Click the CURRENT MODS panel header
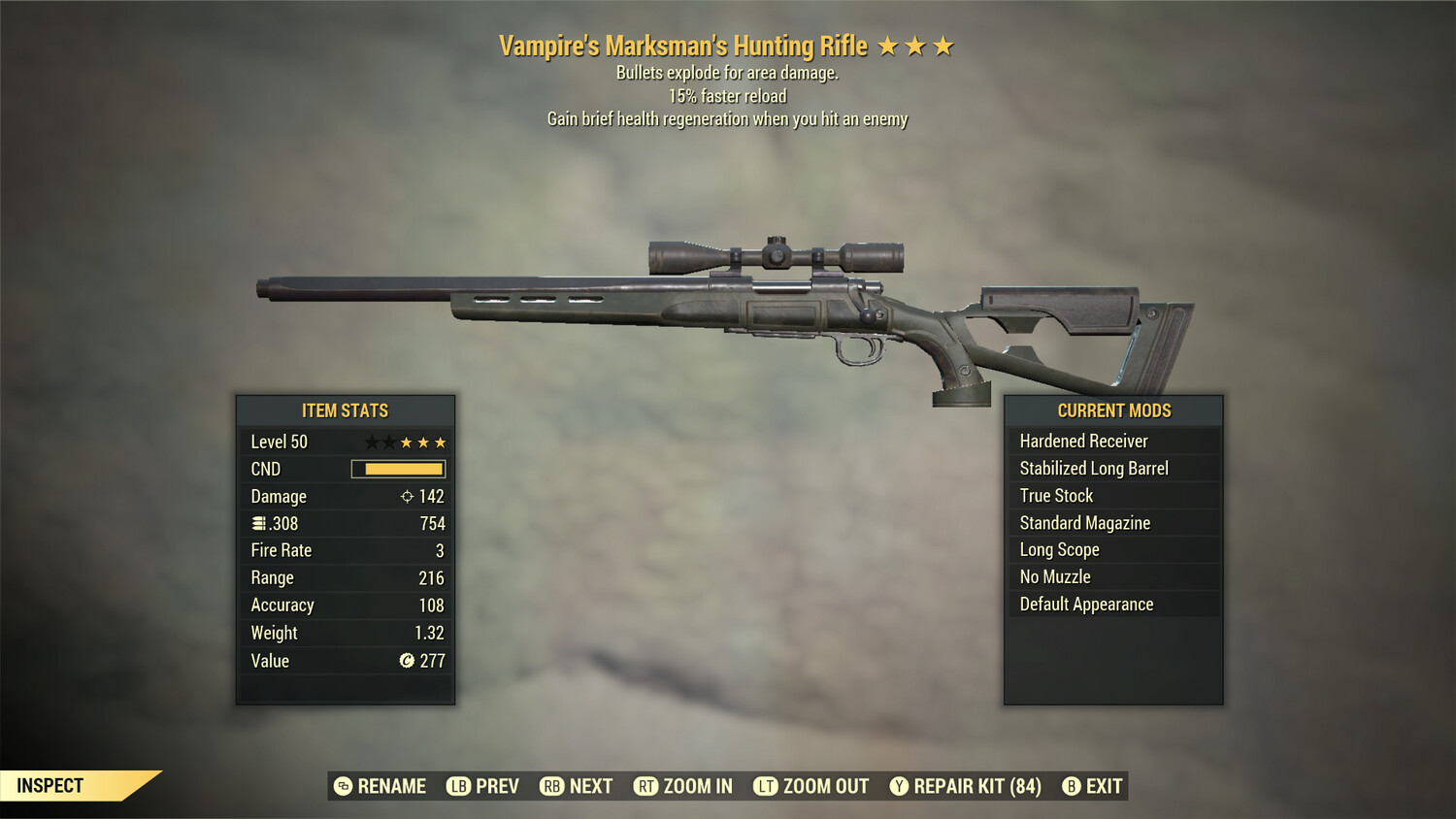1456x819 pixels. click(1112, 410)
